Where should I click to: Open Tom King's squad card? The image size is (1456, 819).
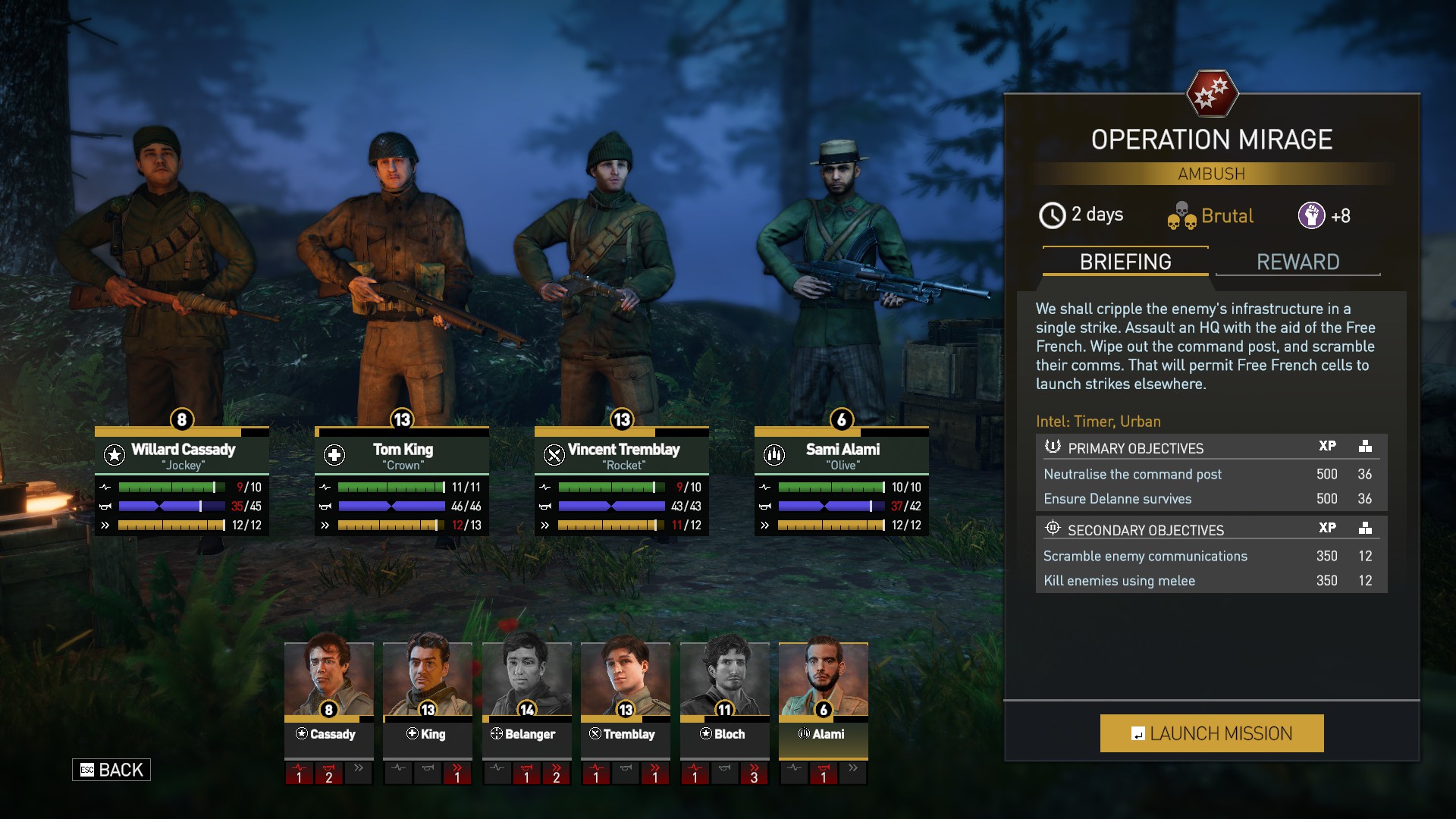pyautogui.click(x=402, y=456)
